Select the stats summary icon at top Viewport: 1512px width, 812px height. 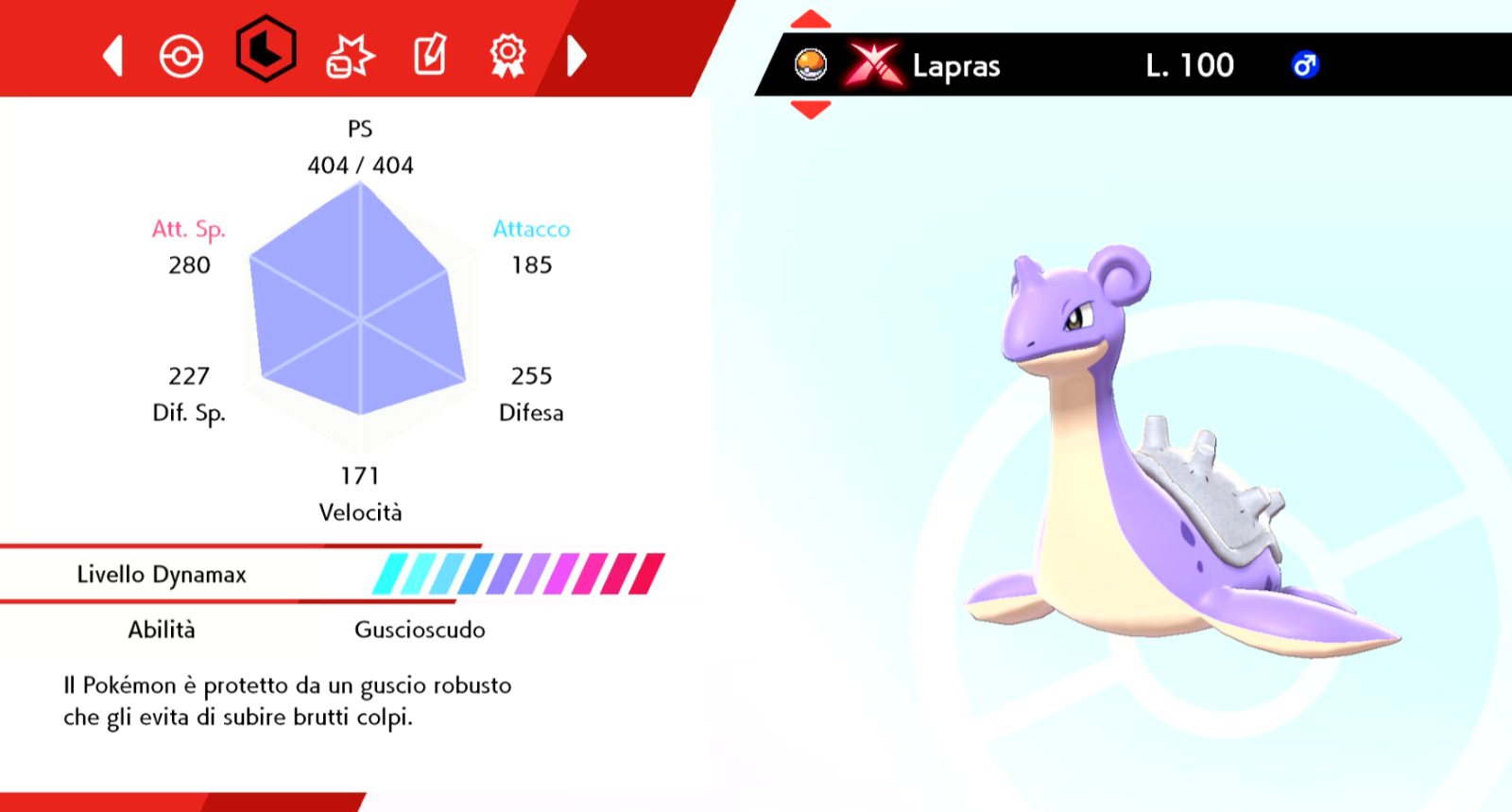(x=266, y=56)
